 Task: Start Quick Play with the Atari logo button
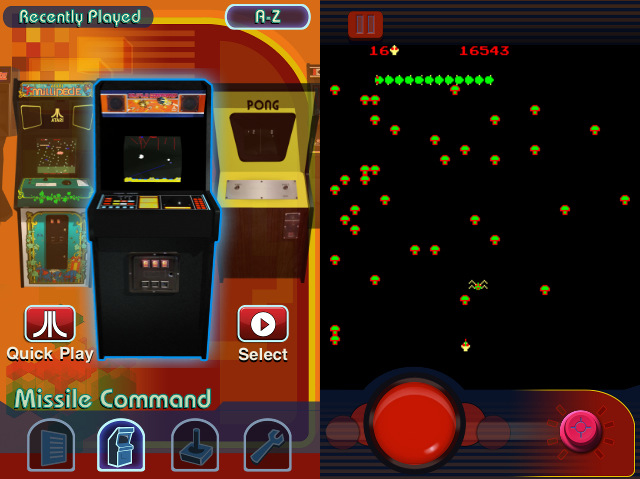[x=50, y=325]
